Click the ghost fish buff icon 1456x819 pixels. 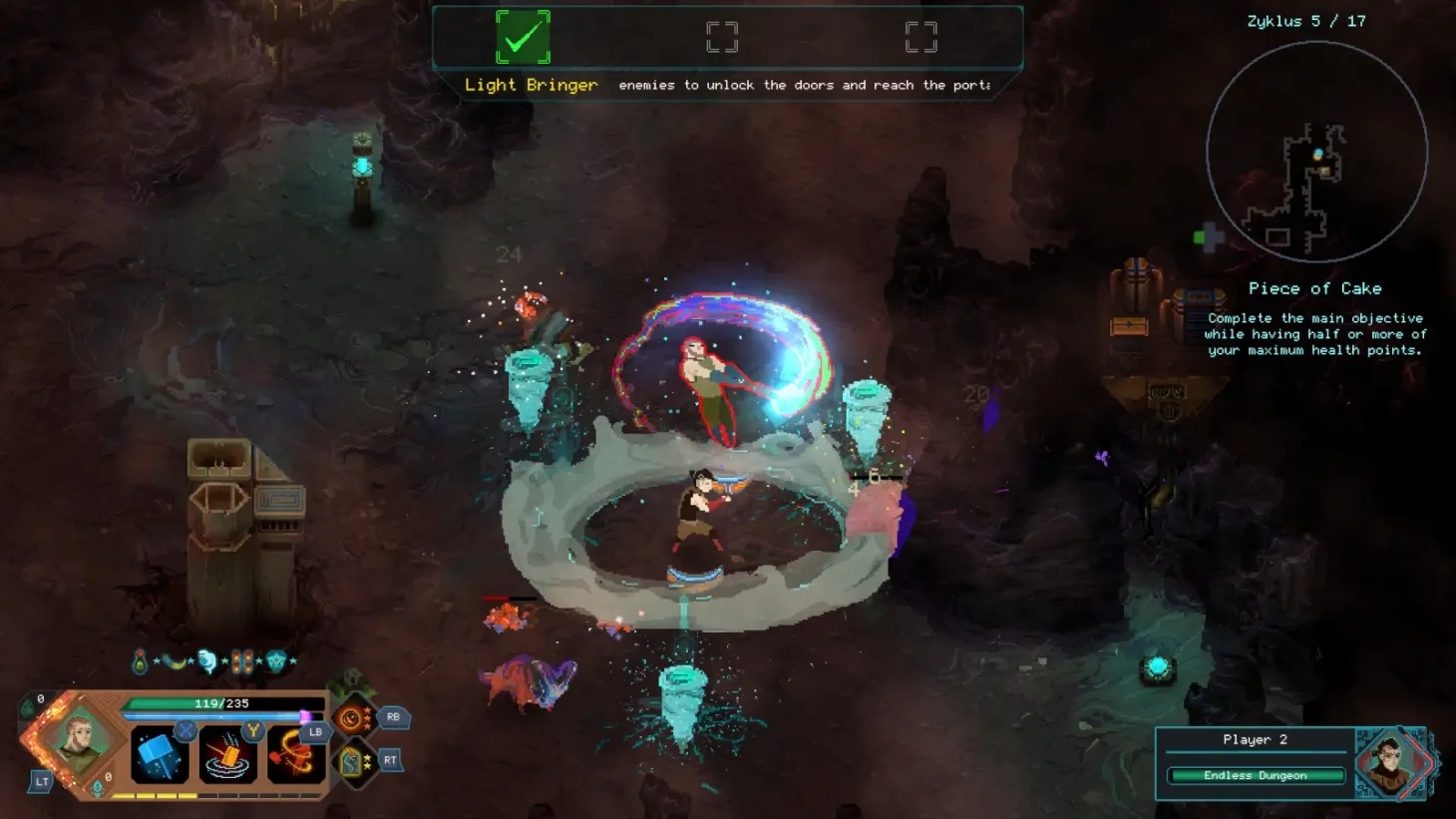207,660
